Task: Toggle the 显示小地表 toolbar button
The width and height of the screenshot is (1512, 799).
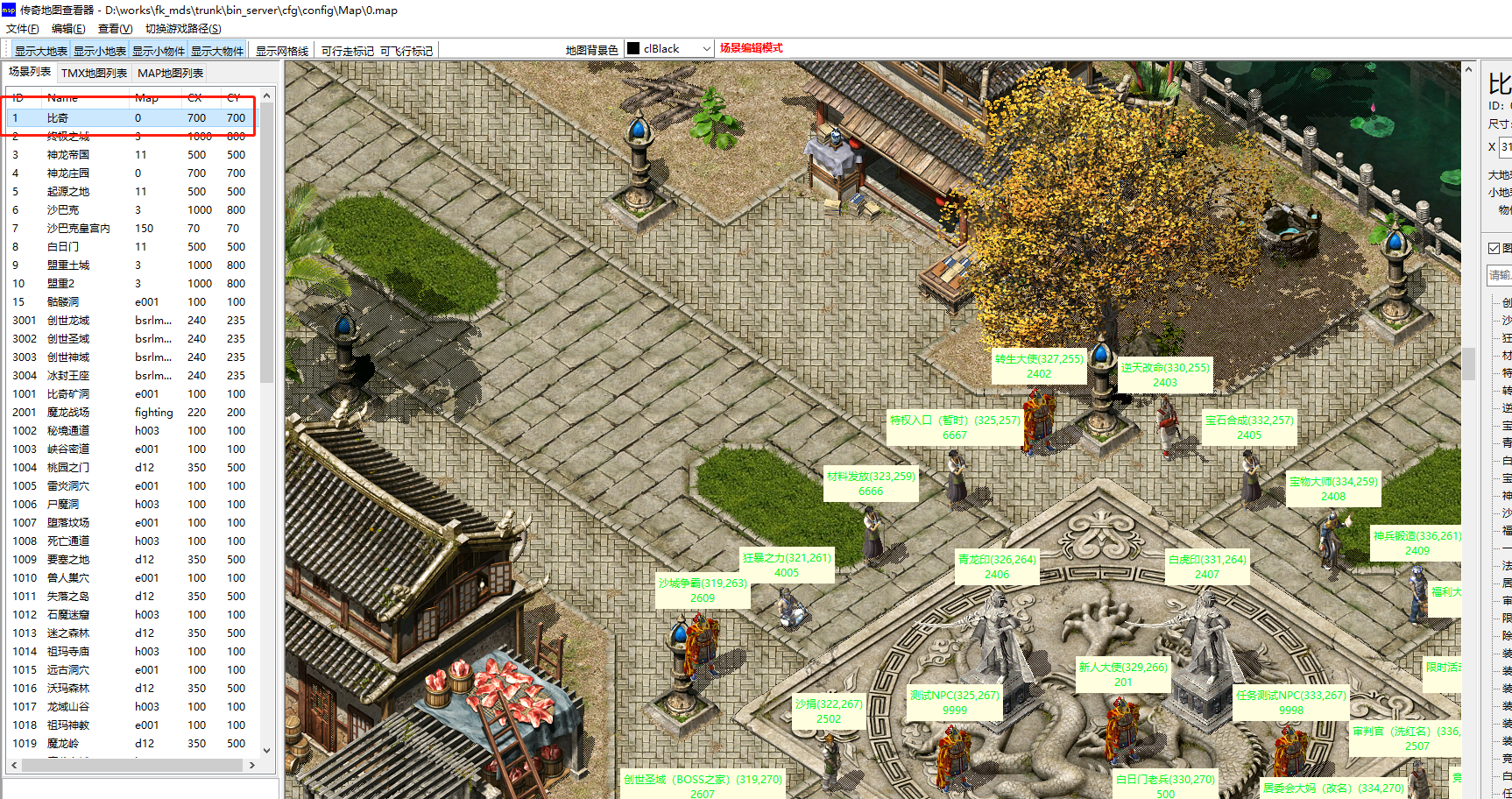Action: pyautogui.click(x=100, y=51)
